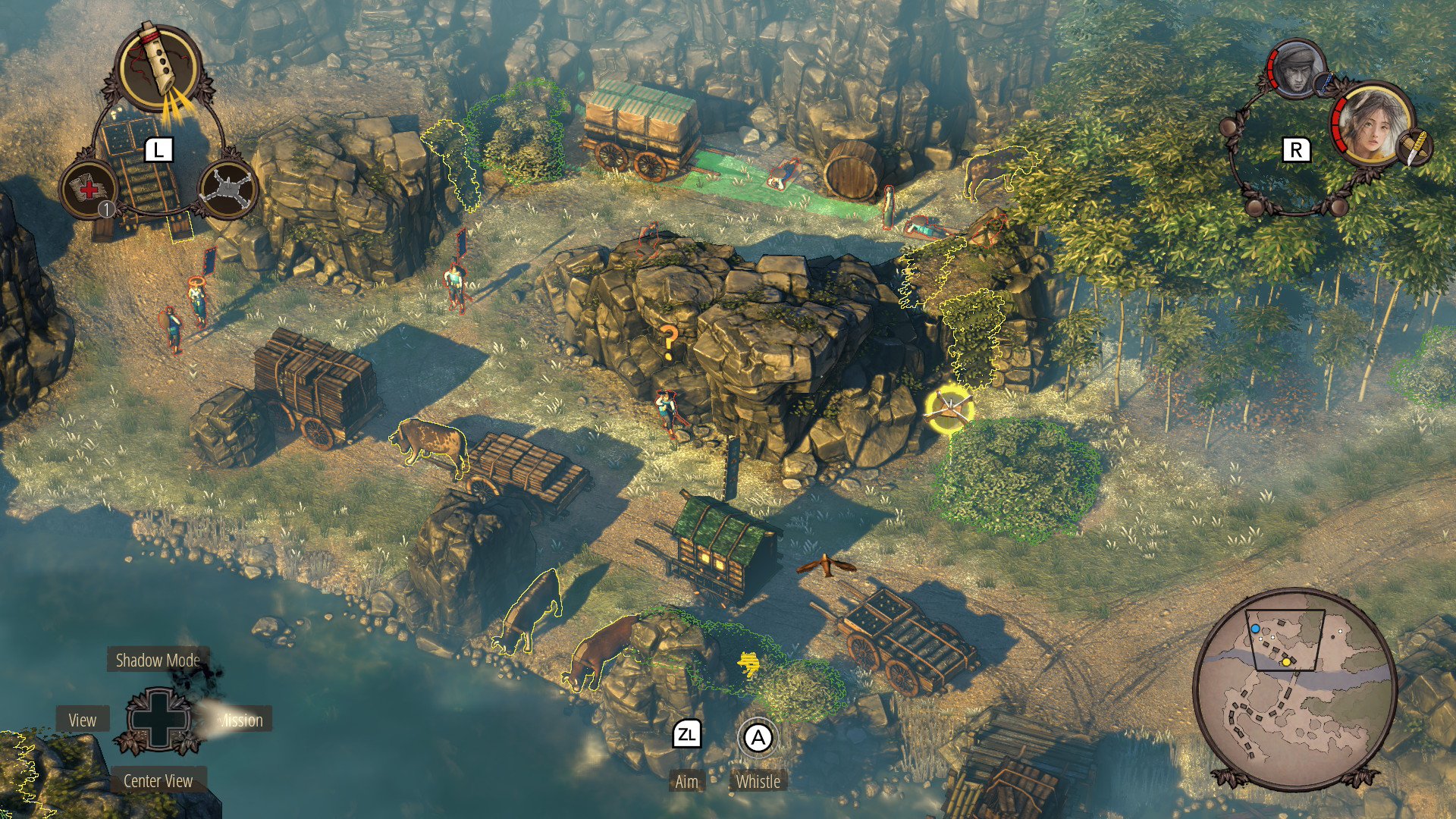Select the View label
The width and height of the screenshot is (1456, 819).
(x=83, y=720)
